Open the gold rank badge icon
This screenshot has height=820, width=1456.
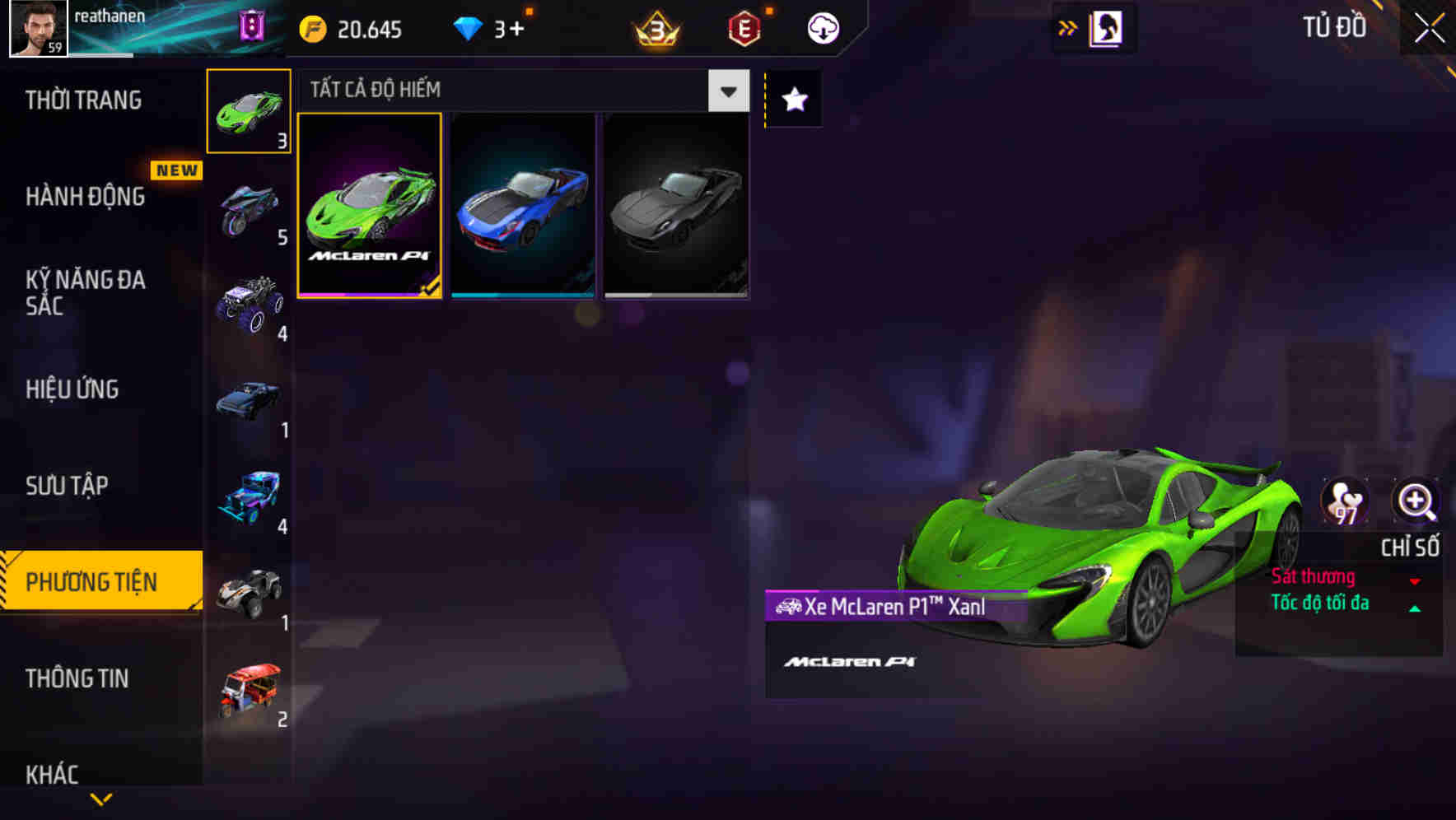pos(655,27)
